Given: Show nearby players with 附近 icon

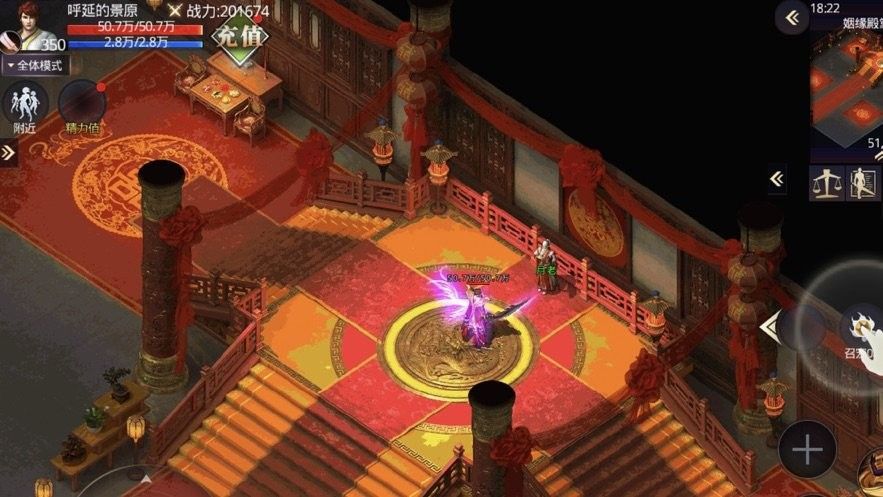Looking at the screenshot, I should [25, 106].
